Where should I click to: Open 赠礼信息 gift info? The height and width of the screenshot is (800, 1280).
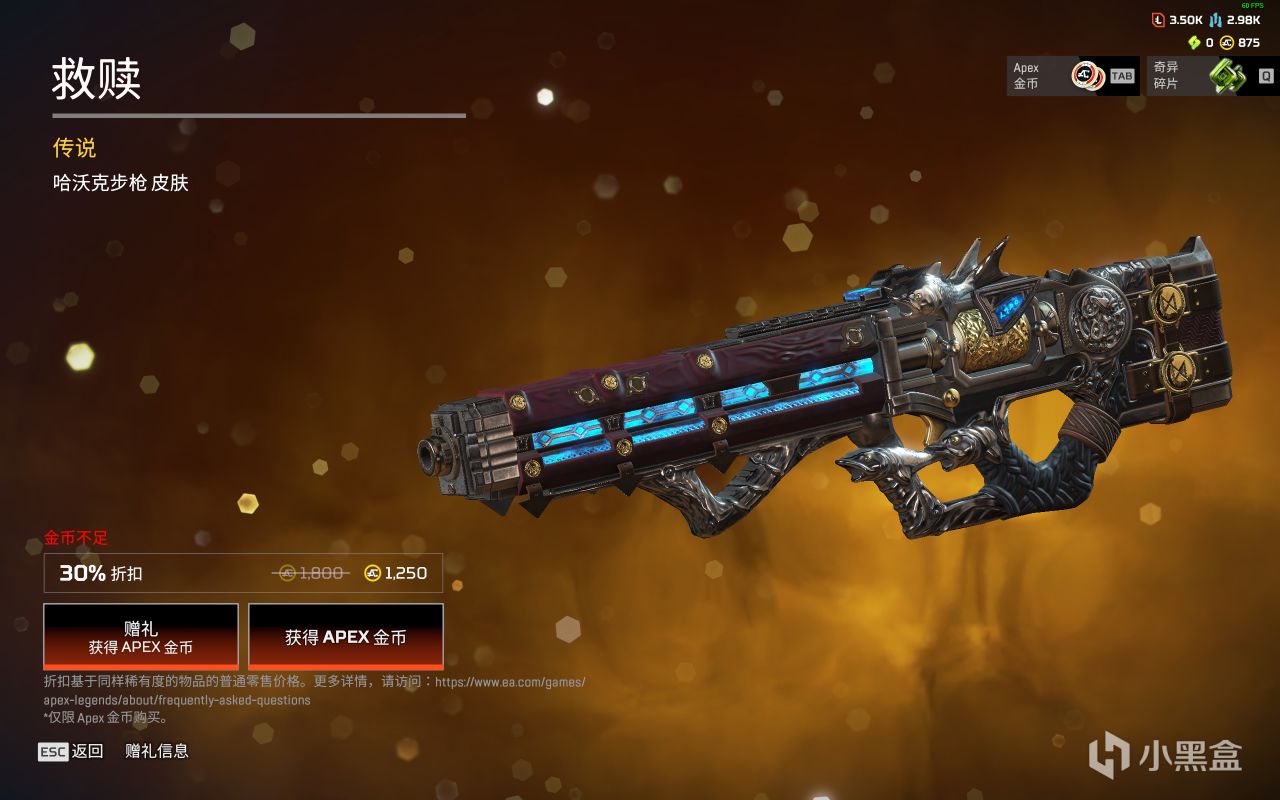[157, 751]
